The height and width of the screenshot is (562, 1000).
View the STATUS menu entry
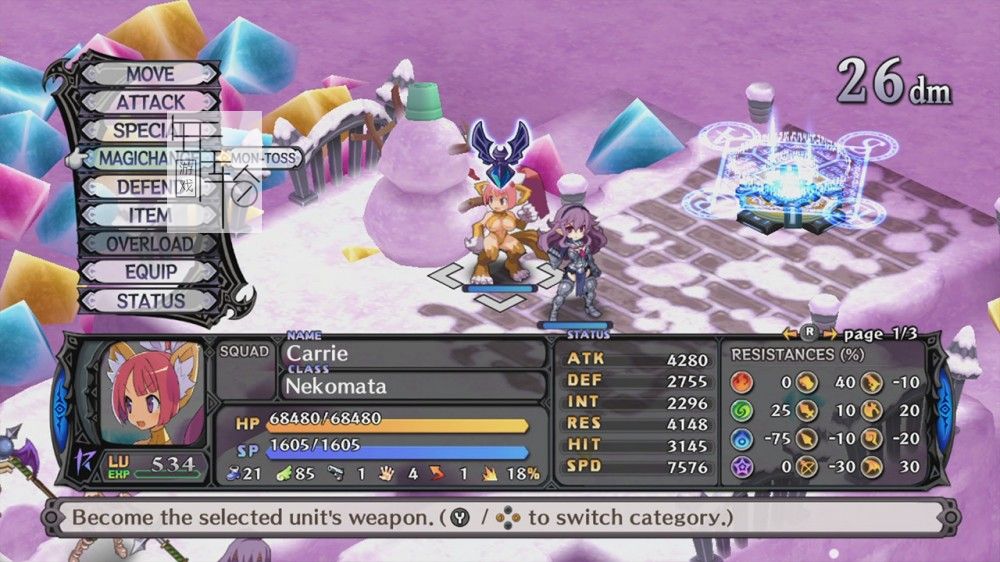click(150, 300)
